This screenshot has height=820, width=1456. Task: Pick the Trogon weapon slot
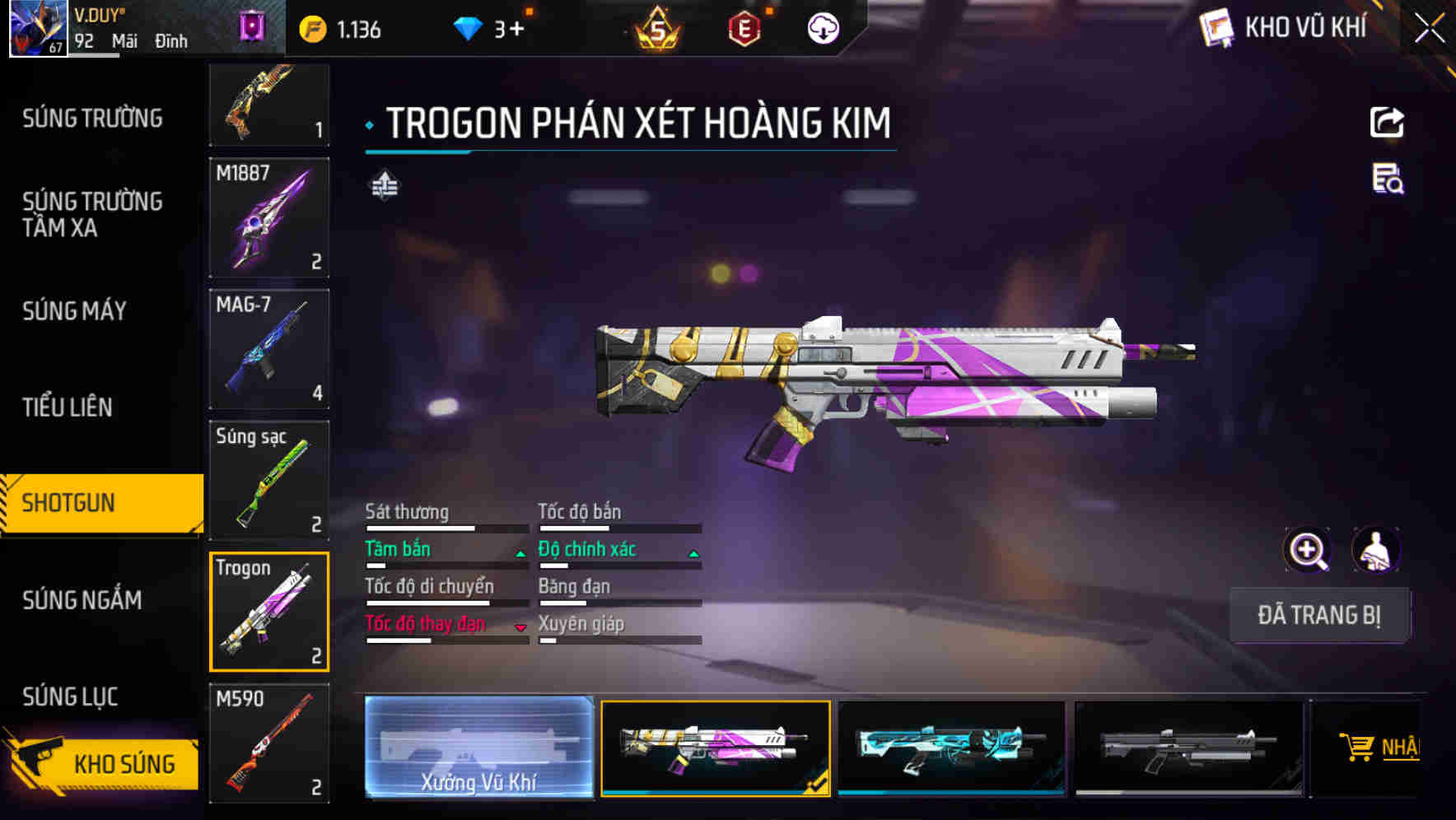click(x=269, y=612)
